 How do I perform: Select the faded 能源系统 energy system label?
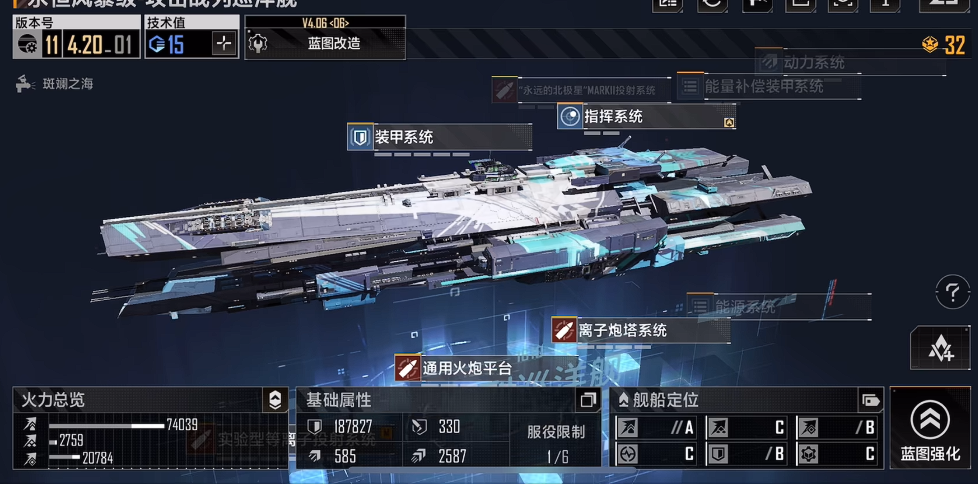click(x=745, y=307)
